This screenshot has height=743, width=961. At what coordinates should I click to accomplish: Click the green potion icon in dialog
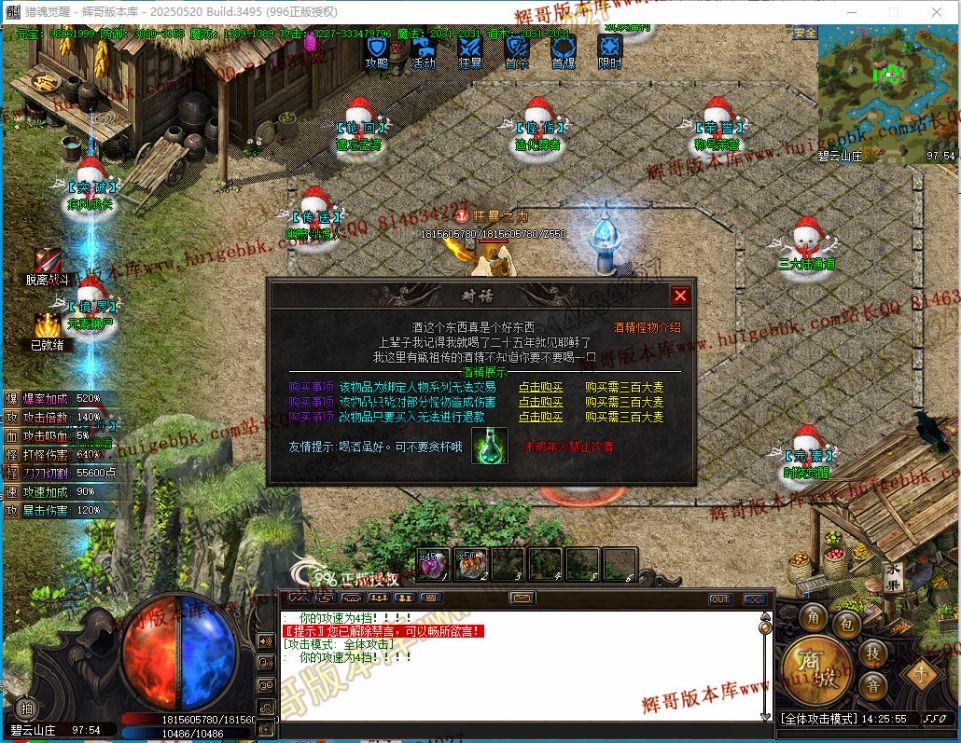point(489,445)
